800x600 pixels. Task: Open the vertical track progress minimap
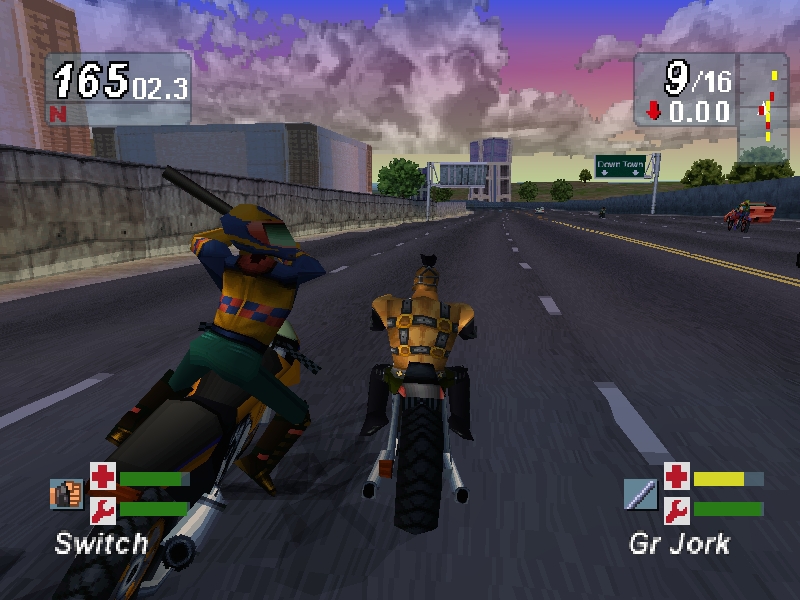click(767, 106)
